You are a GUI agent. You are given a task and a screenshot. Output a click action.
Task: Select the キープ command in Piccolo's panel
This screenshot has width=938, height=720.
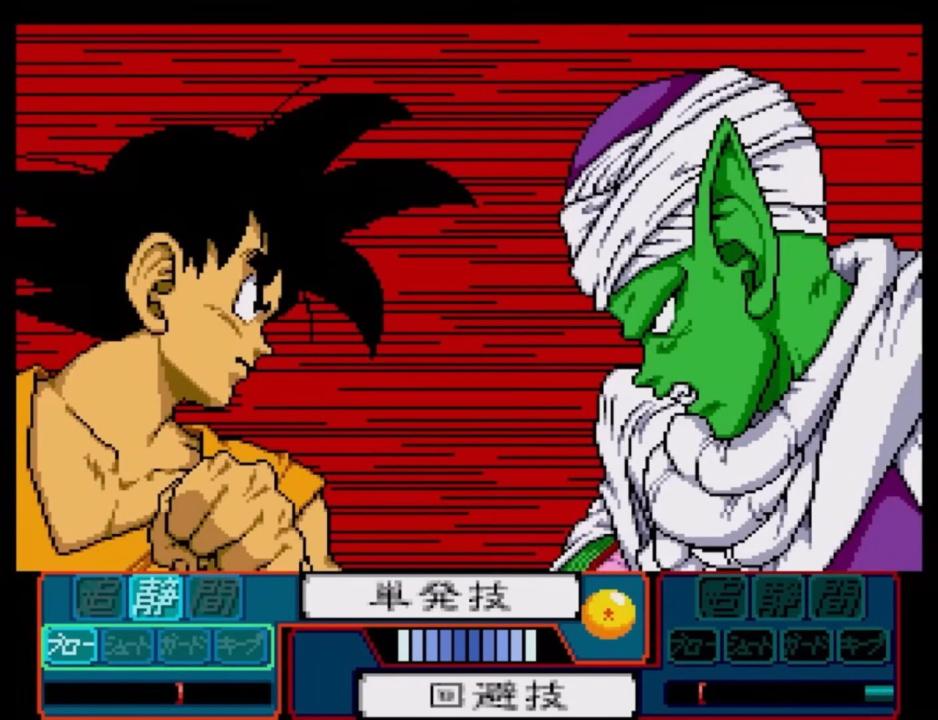(x=864, y=646)
